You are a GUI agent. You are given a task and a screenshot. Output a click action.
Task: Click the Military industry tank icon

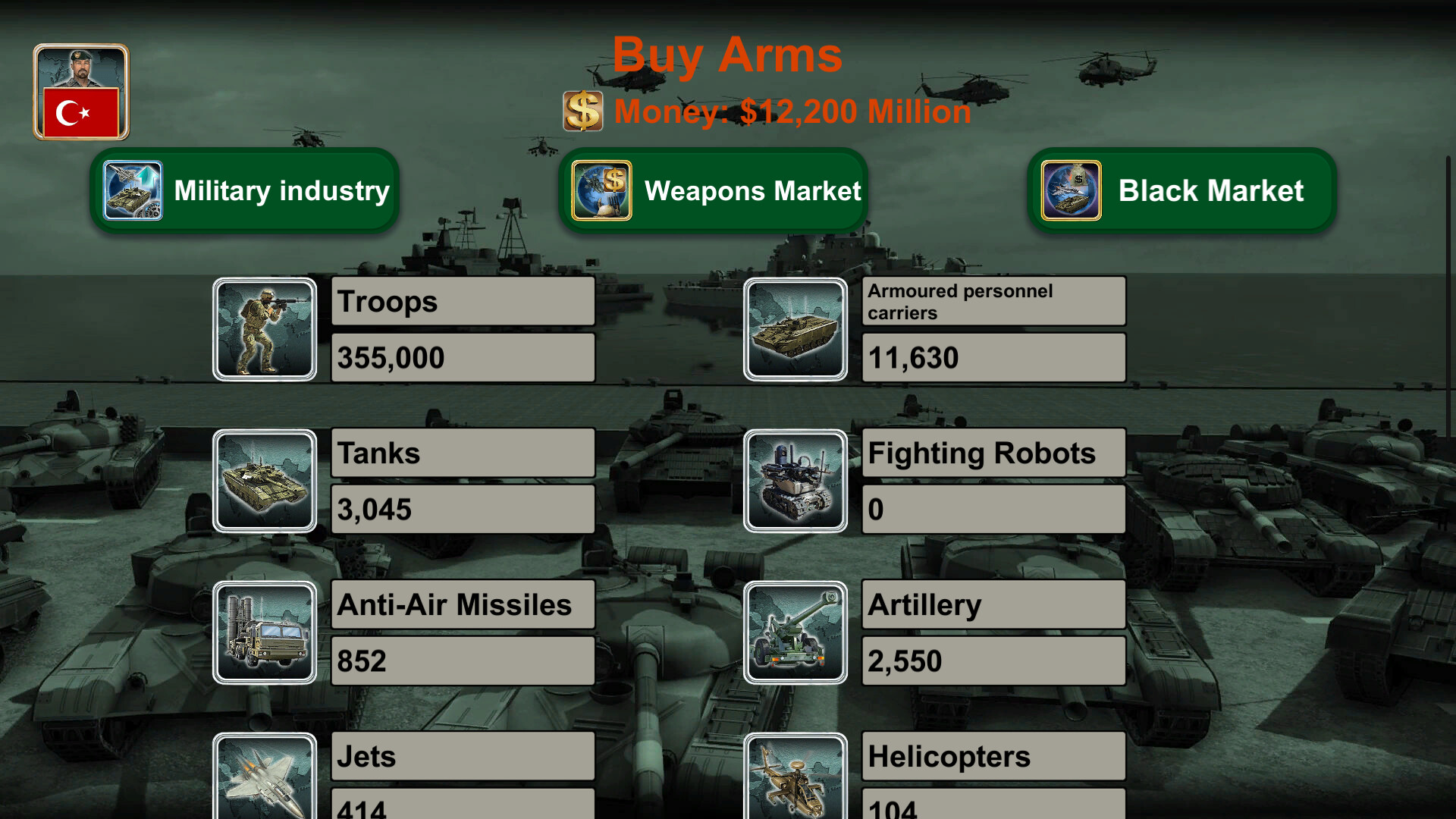pos(133,190)
